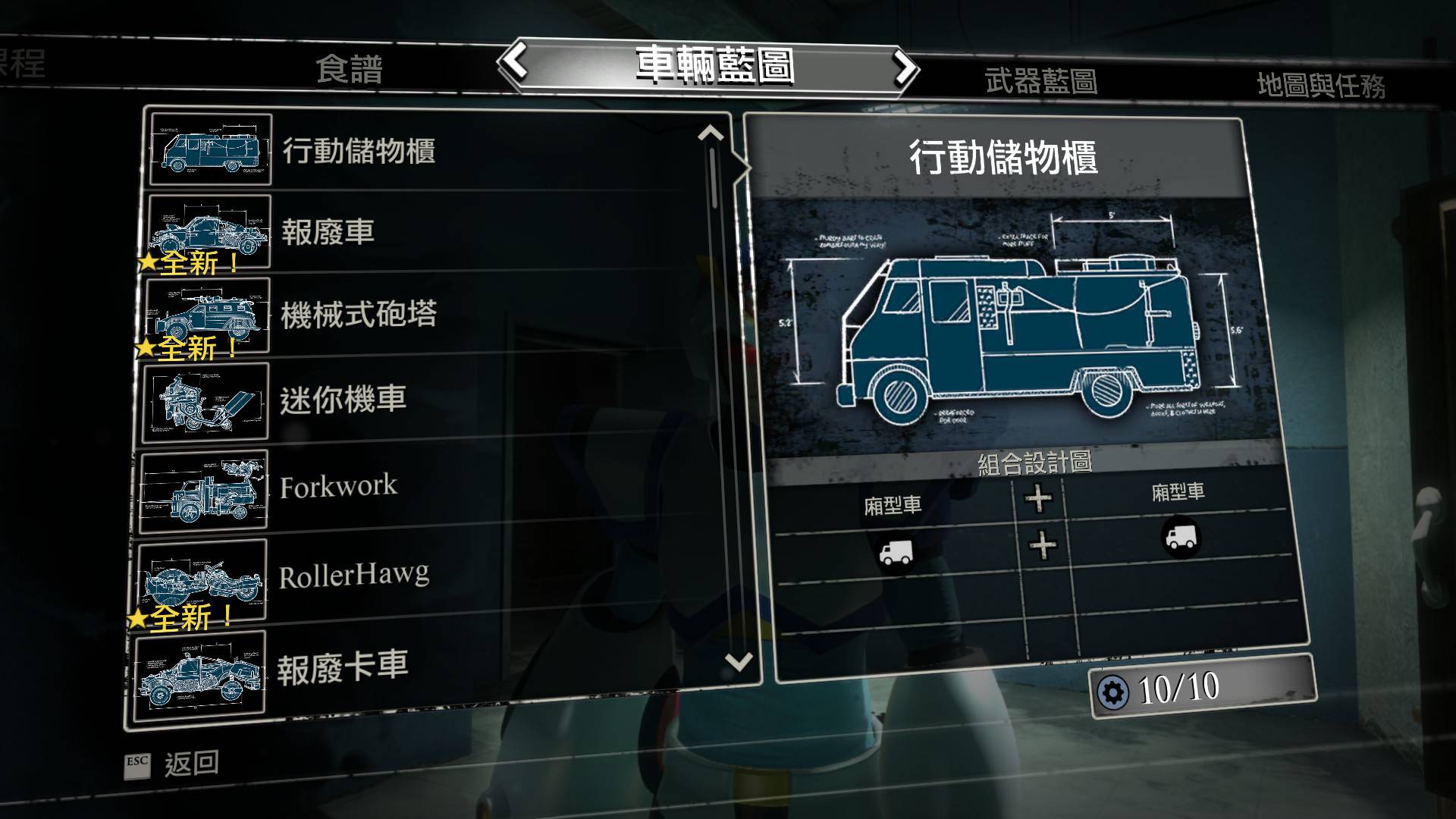
Task: Click the left arrow beside 車輛藍圖
Action: (516, 61)
